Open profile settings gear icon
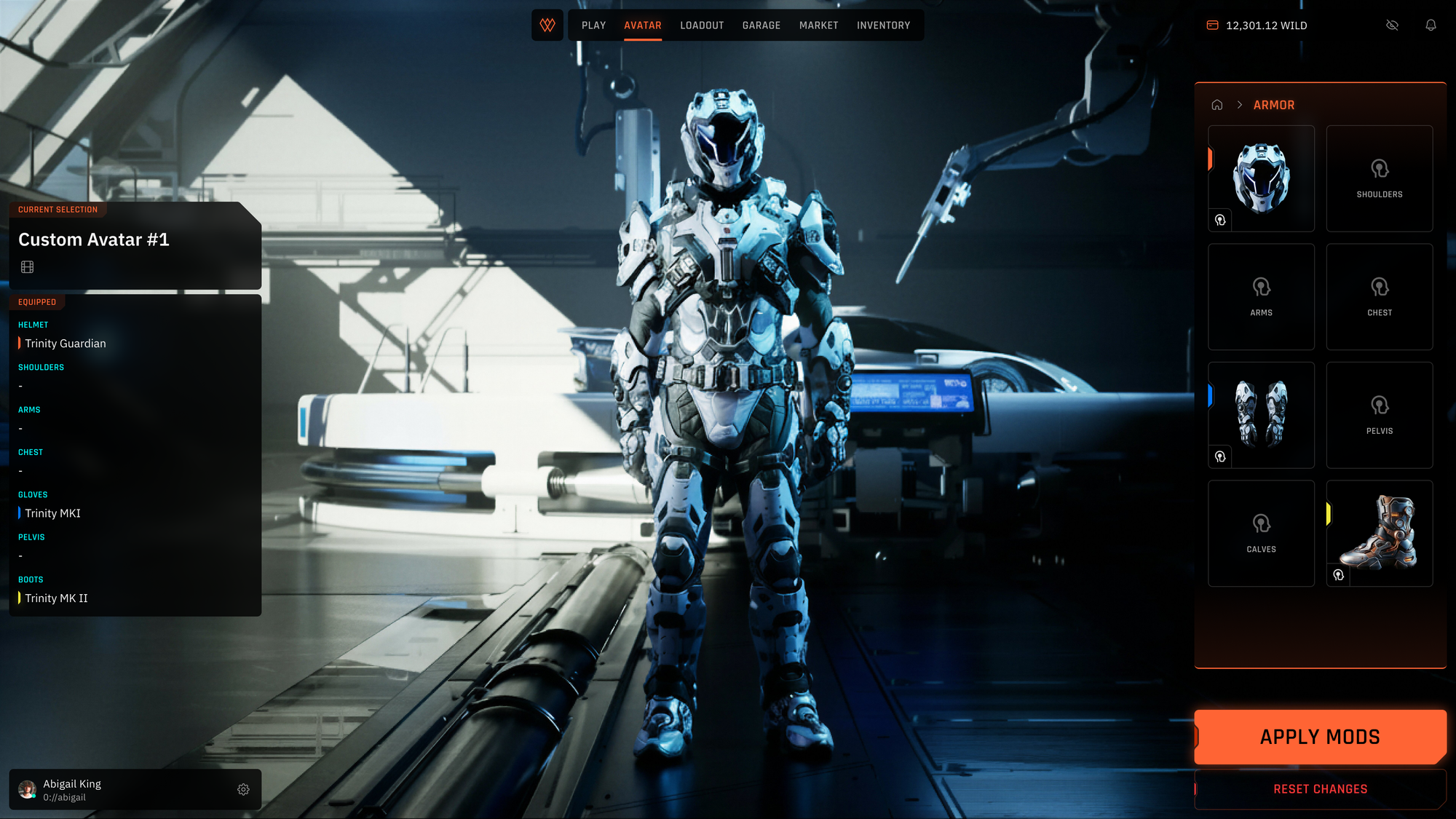Image resolution: width=1456 pixels, height=819 pixels. (x=243, y=789)
